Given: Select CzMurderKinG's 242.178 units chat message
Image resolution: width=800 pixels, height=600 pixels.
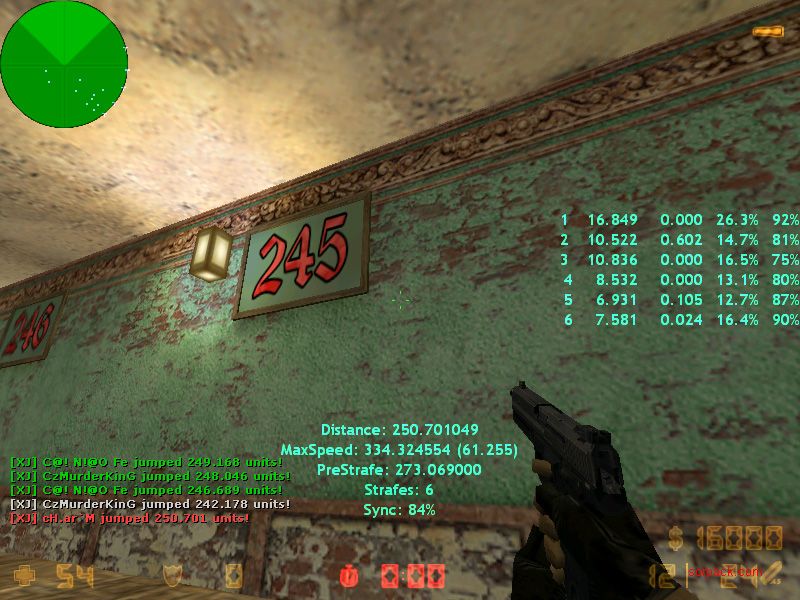Looking at the screenshot, I should (x=150, y=505).
